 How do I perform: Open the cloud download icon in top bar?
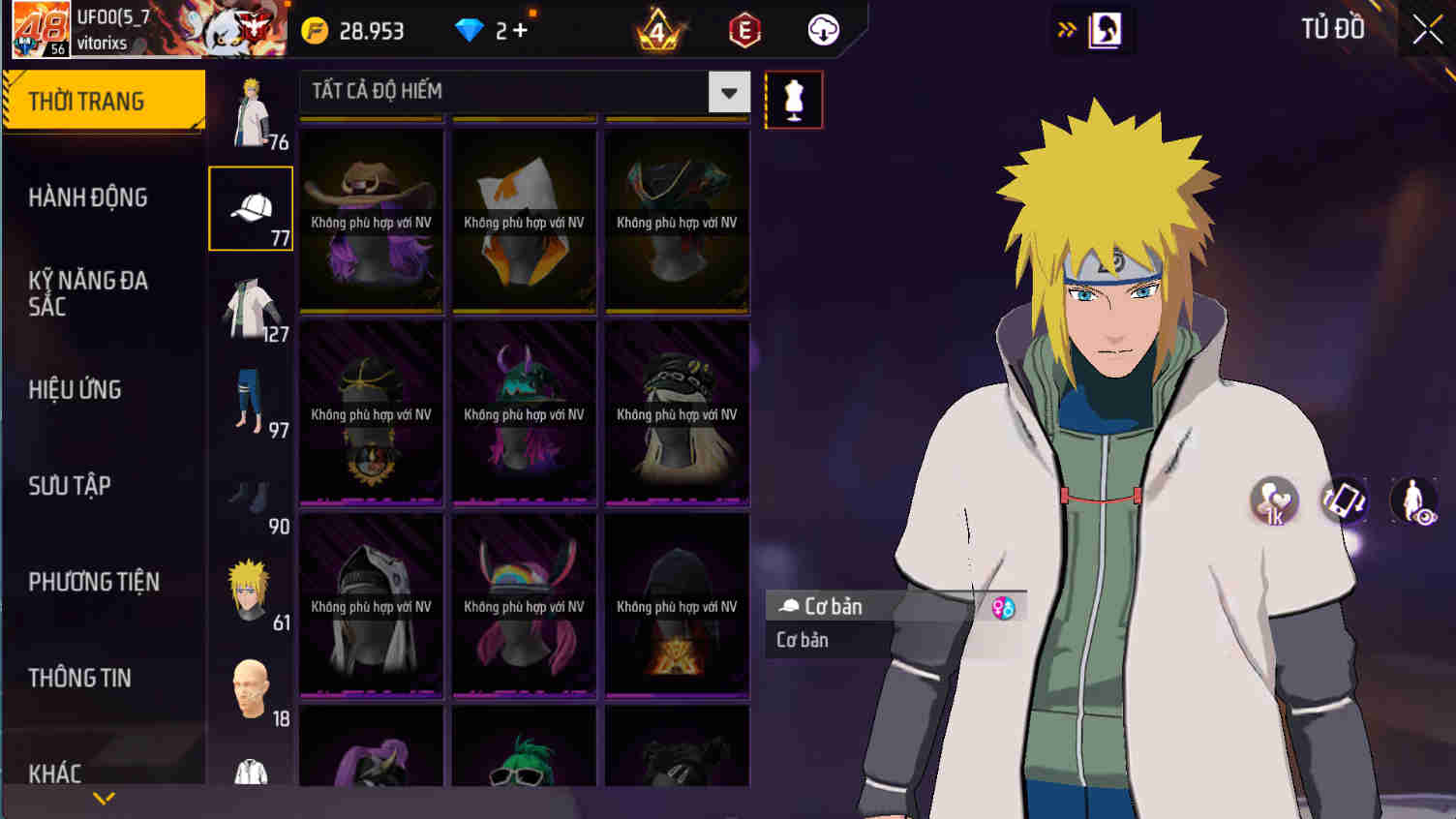tap(823, 29)
